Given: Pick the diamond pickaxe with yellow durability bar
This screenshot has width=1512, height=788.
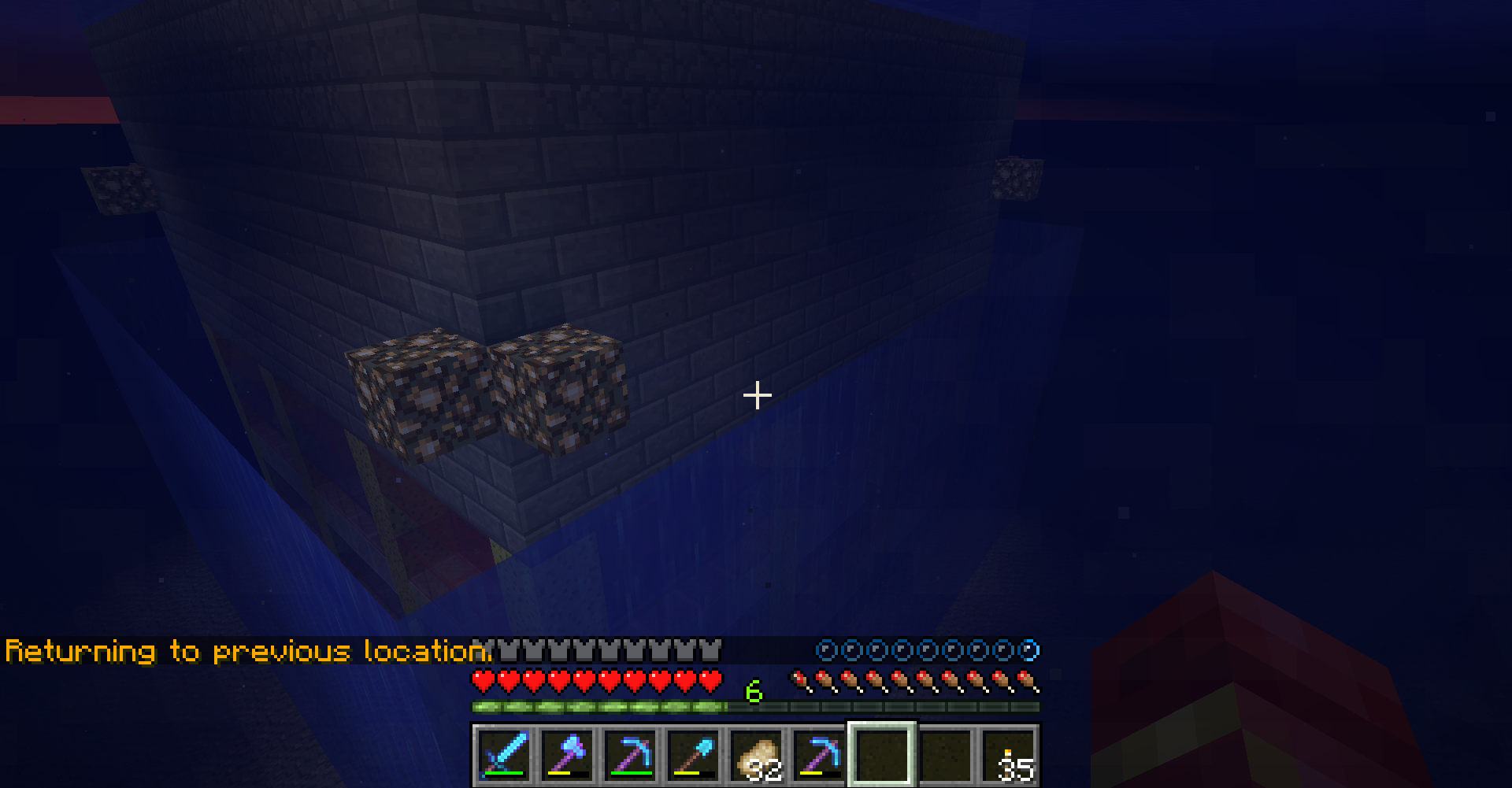Looking at the screenshot, I should pos(819,754).
